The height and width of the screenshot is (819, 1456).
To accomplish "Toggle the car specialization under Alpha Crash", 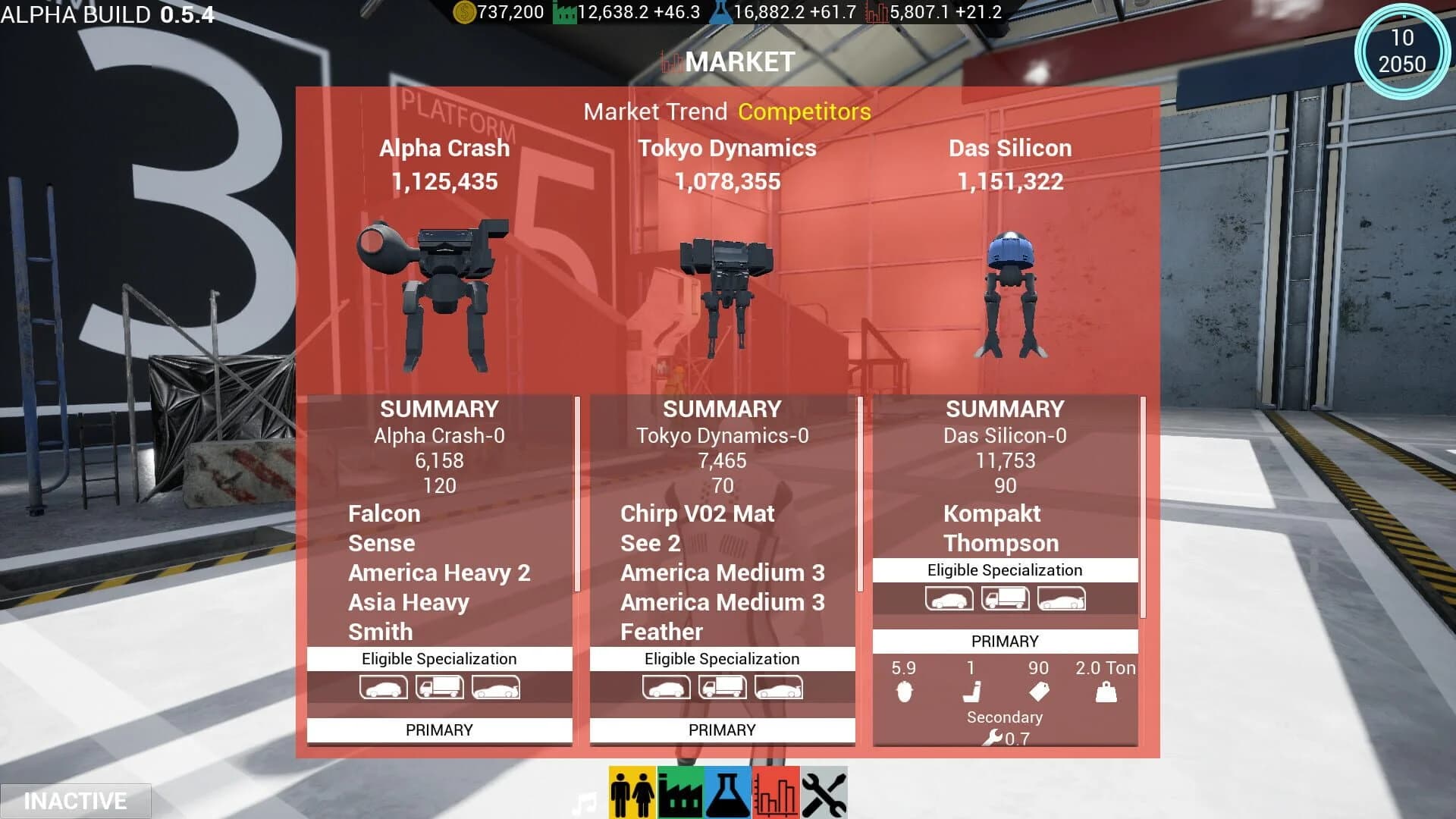I will [384, 687].
